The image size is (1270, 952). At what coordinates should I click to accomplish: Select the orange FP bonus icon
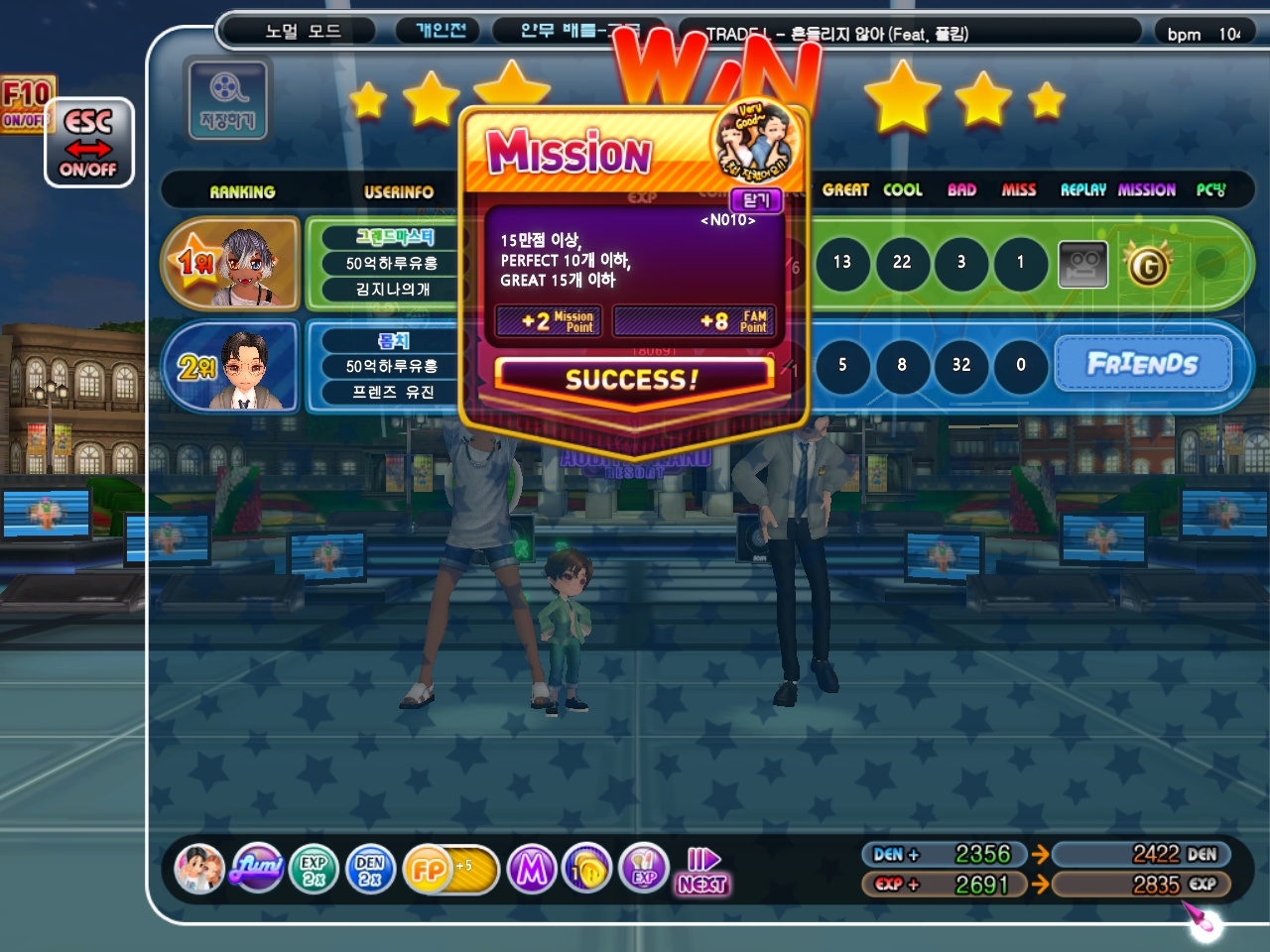pos(429,870)
